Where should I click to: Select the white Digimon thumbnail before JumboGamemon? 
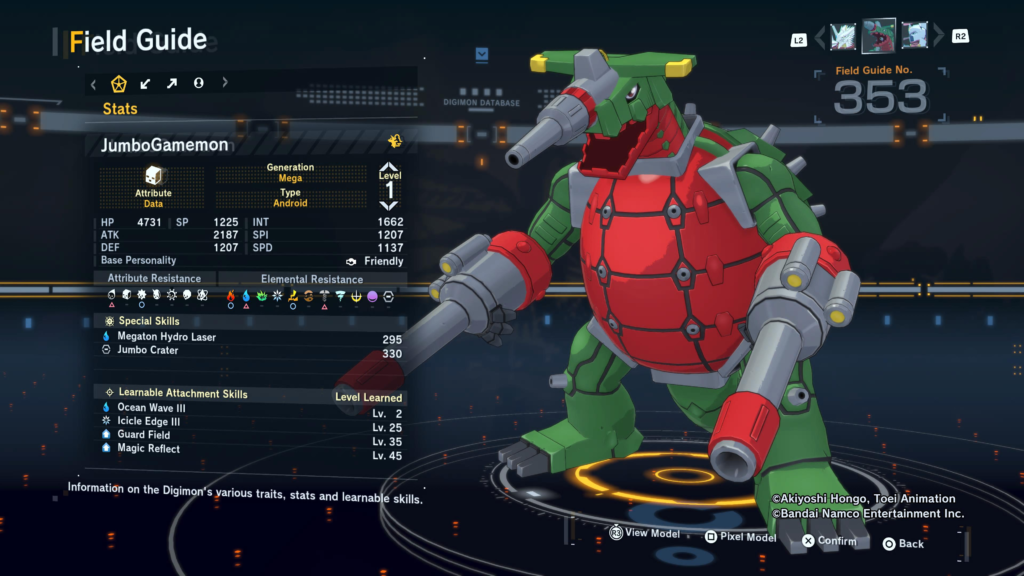(843, 37)
